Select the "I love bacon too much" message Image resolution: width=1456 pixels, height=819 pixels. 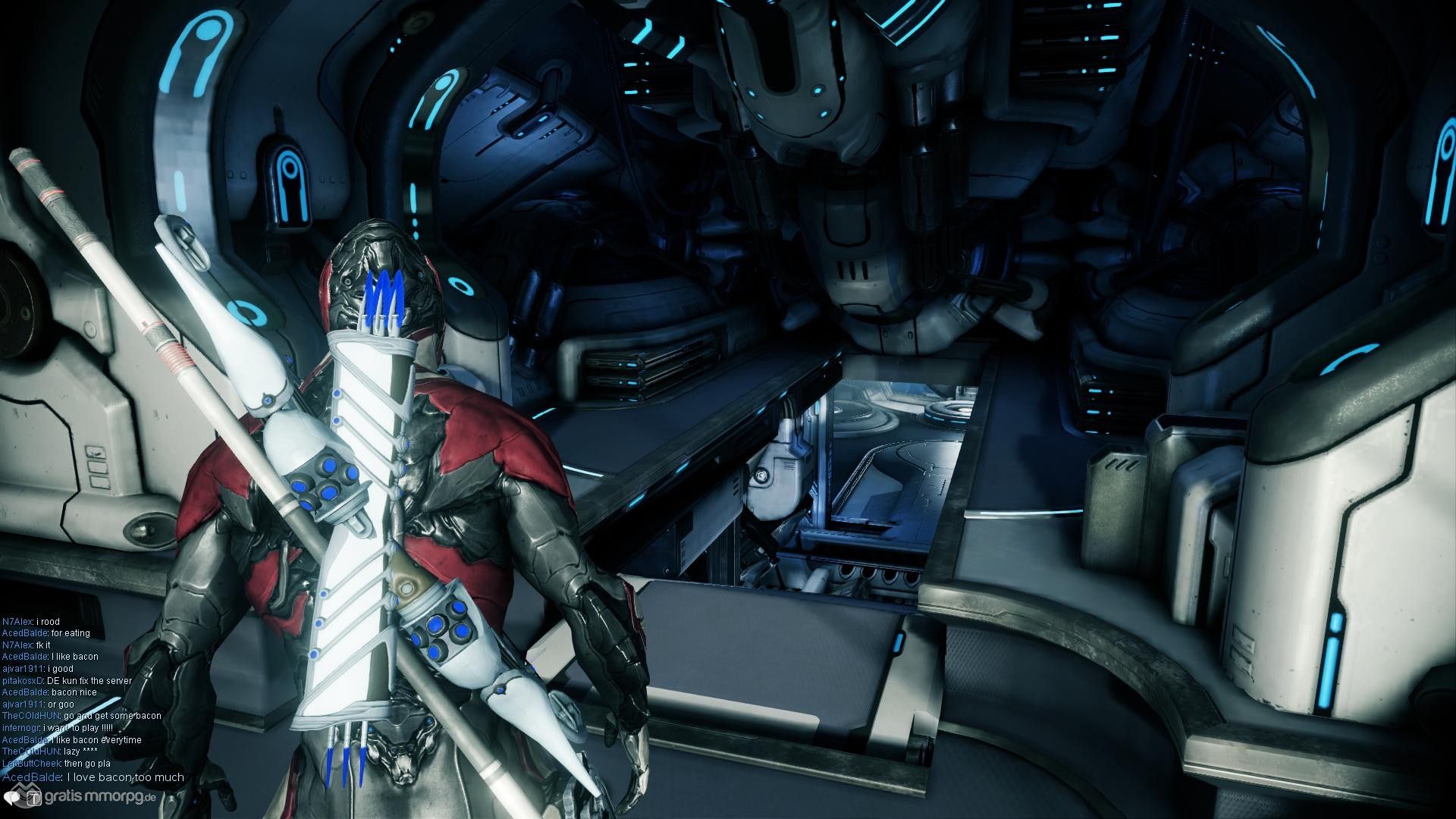point(125,777)
